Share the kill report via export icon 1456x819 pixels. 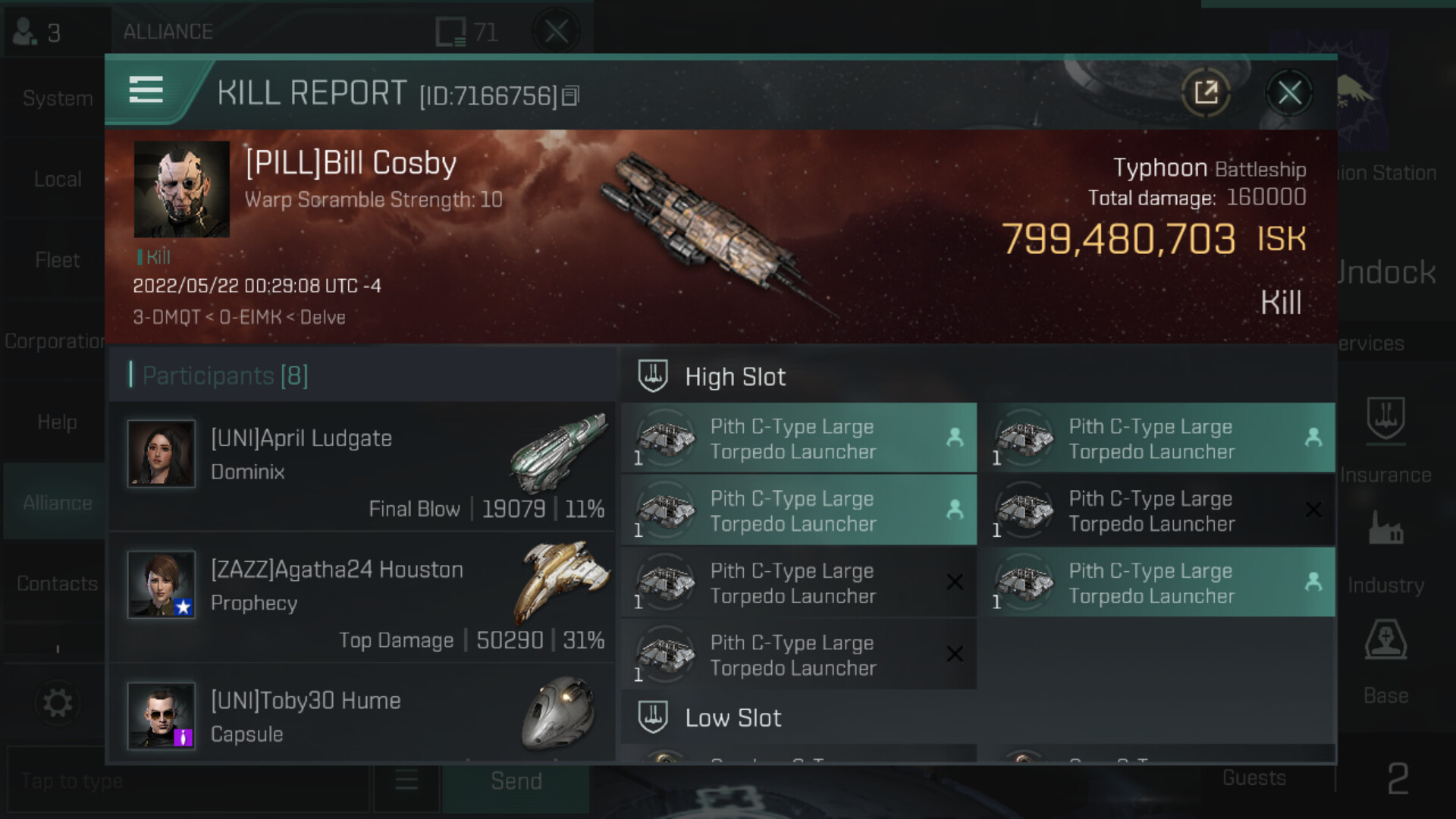[1206, 94]
